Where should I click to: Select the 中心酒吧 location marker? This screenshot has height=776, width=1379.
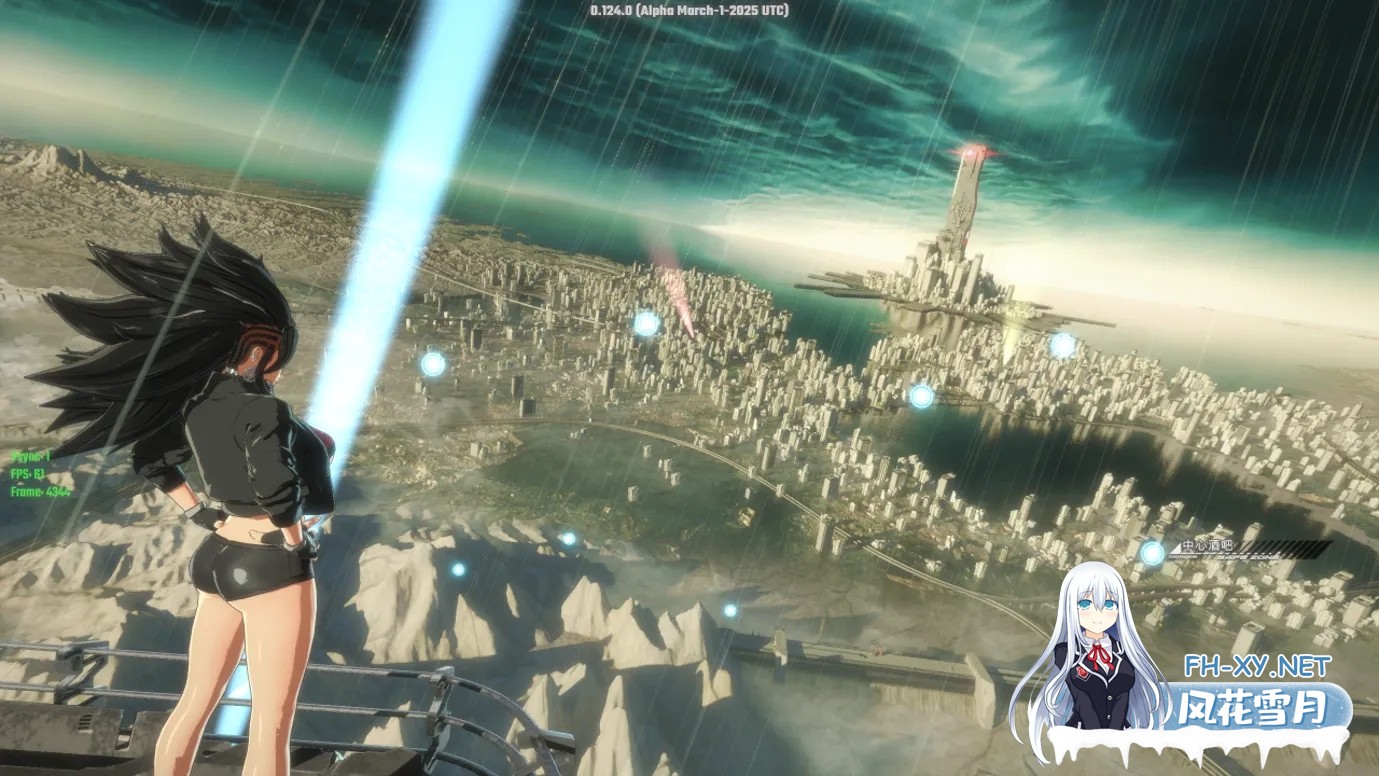tap(1153, 552)
